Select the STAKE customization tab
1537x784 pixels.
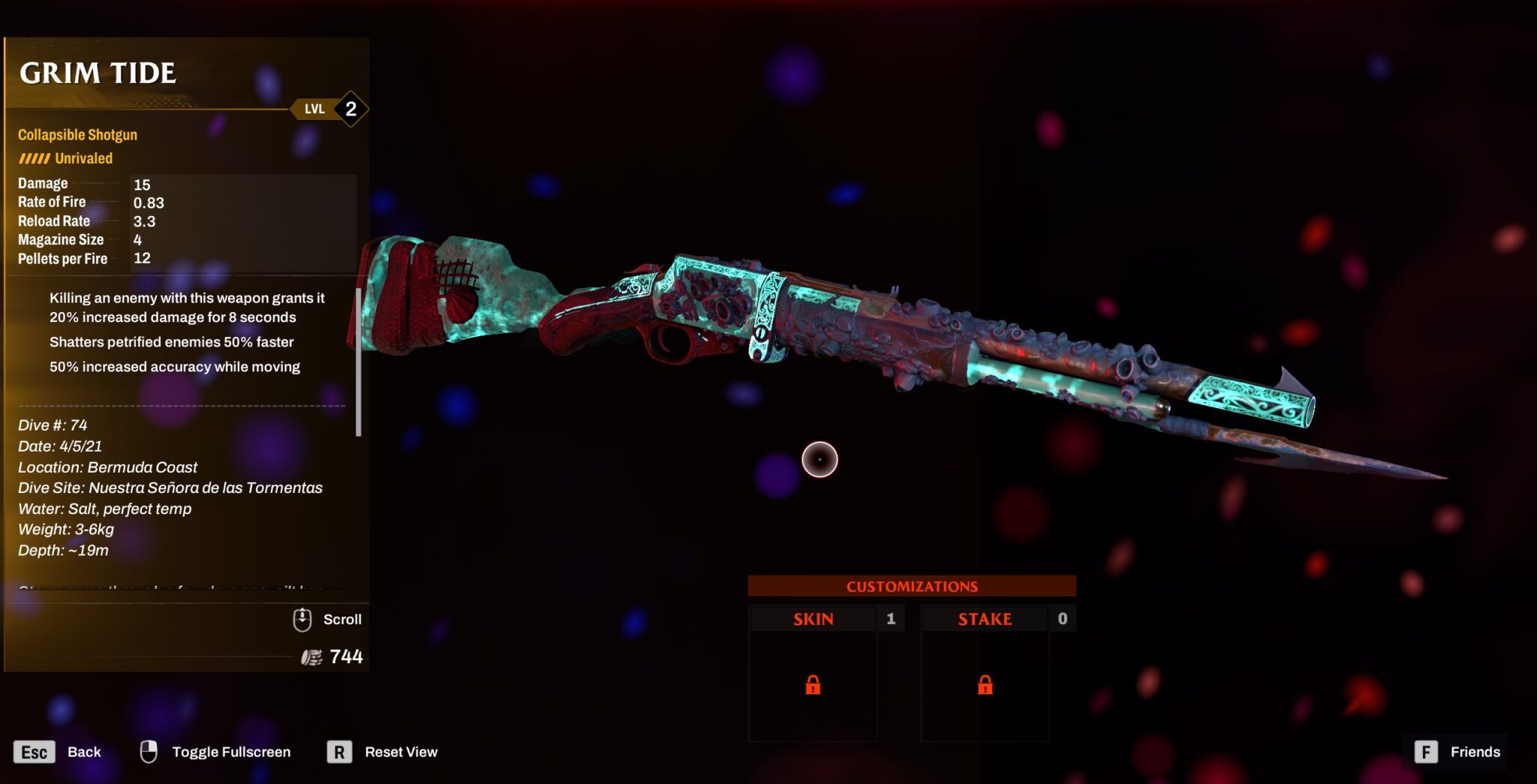coord(985,619)
